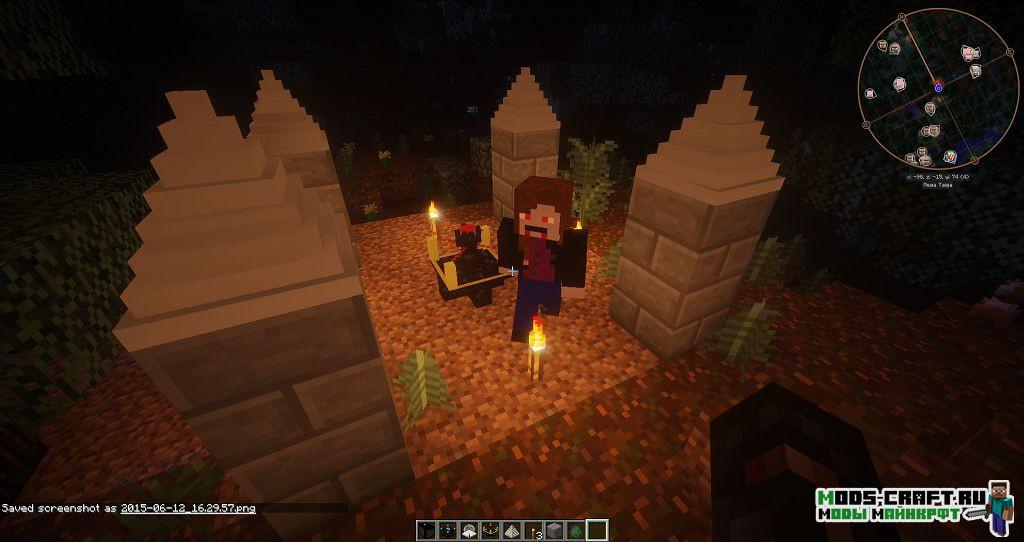Click the blue player marker on the minimap
This screenshot has height=542, width=1024.
(x=938, y=88)
